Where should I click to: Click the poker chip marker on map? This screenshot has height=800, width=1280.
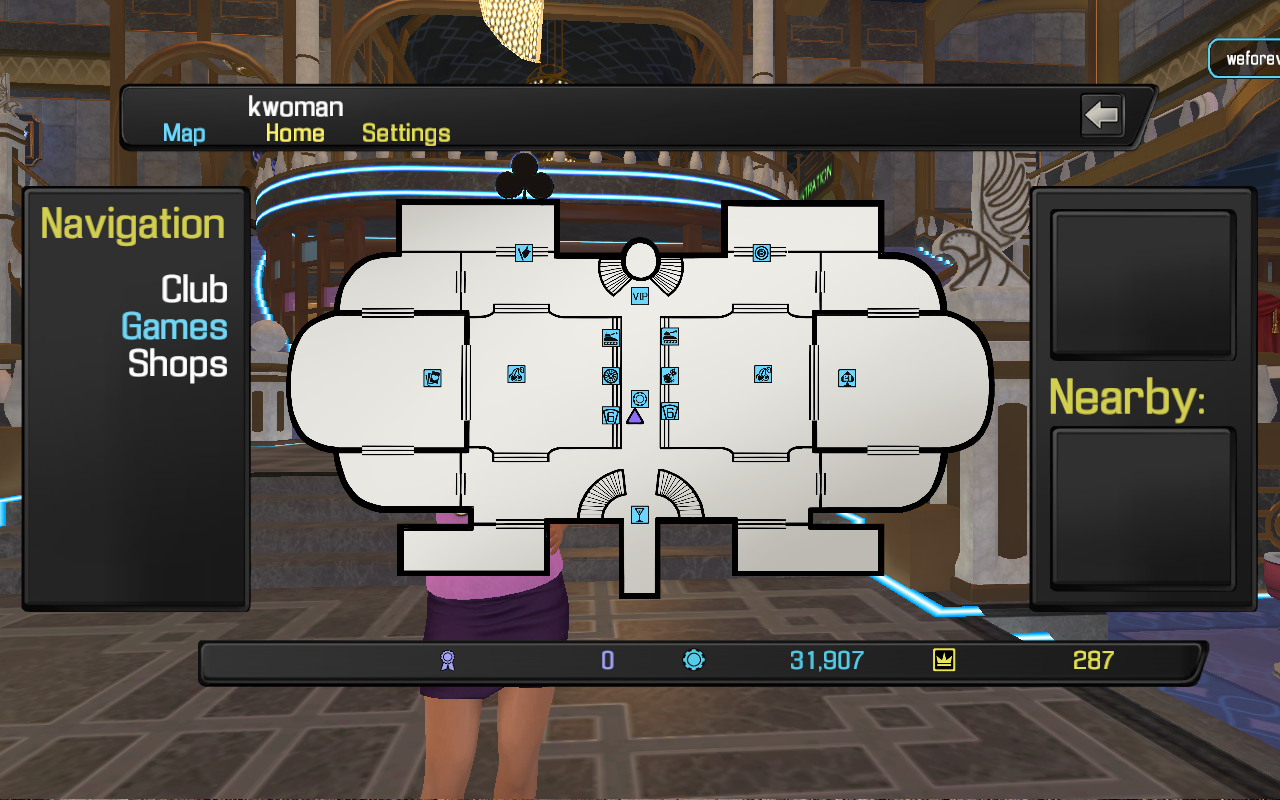[x=640, y=399]
